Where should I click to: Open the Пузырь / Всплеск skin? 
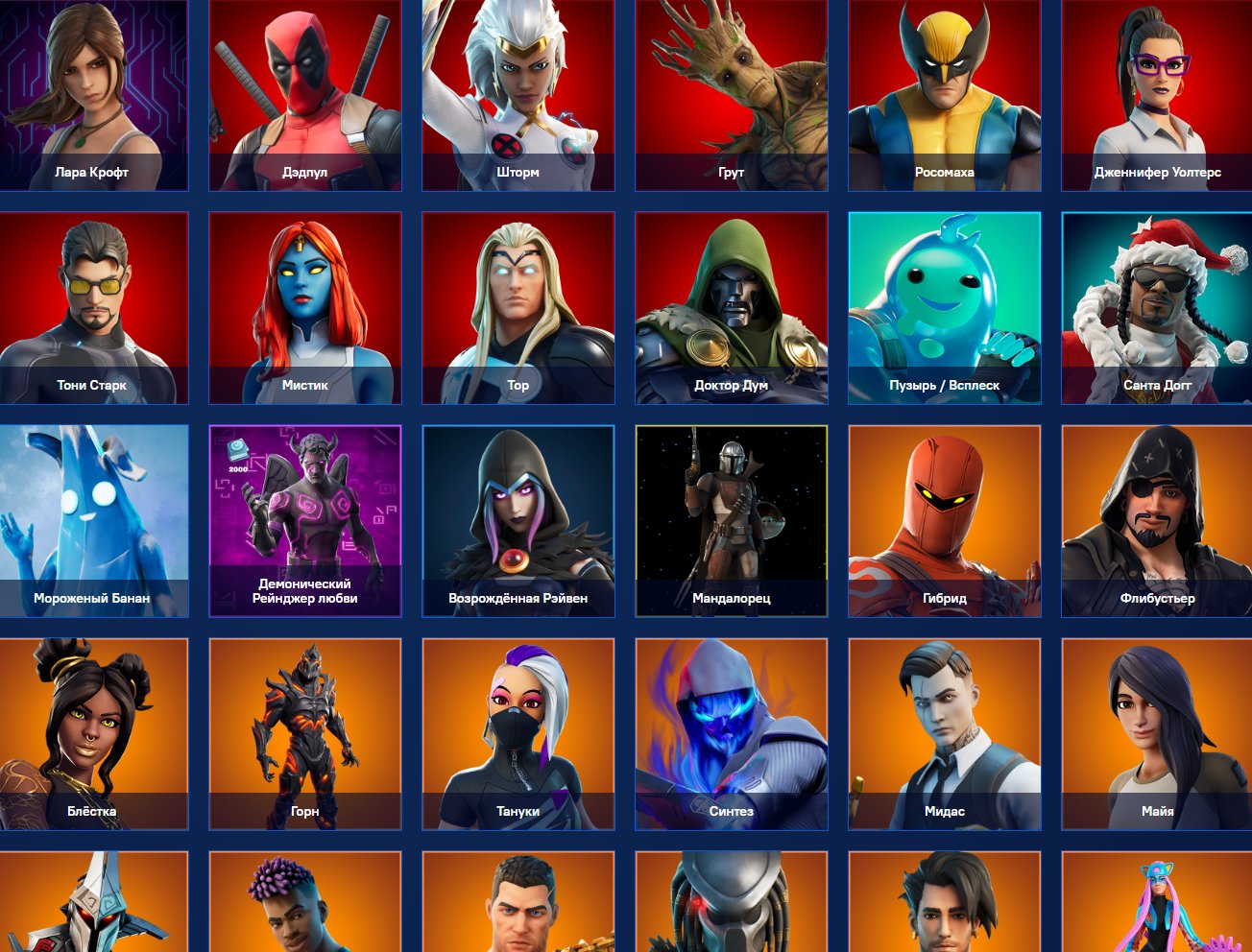click(944, 307)
